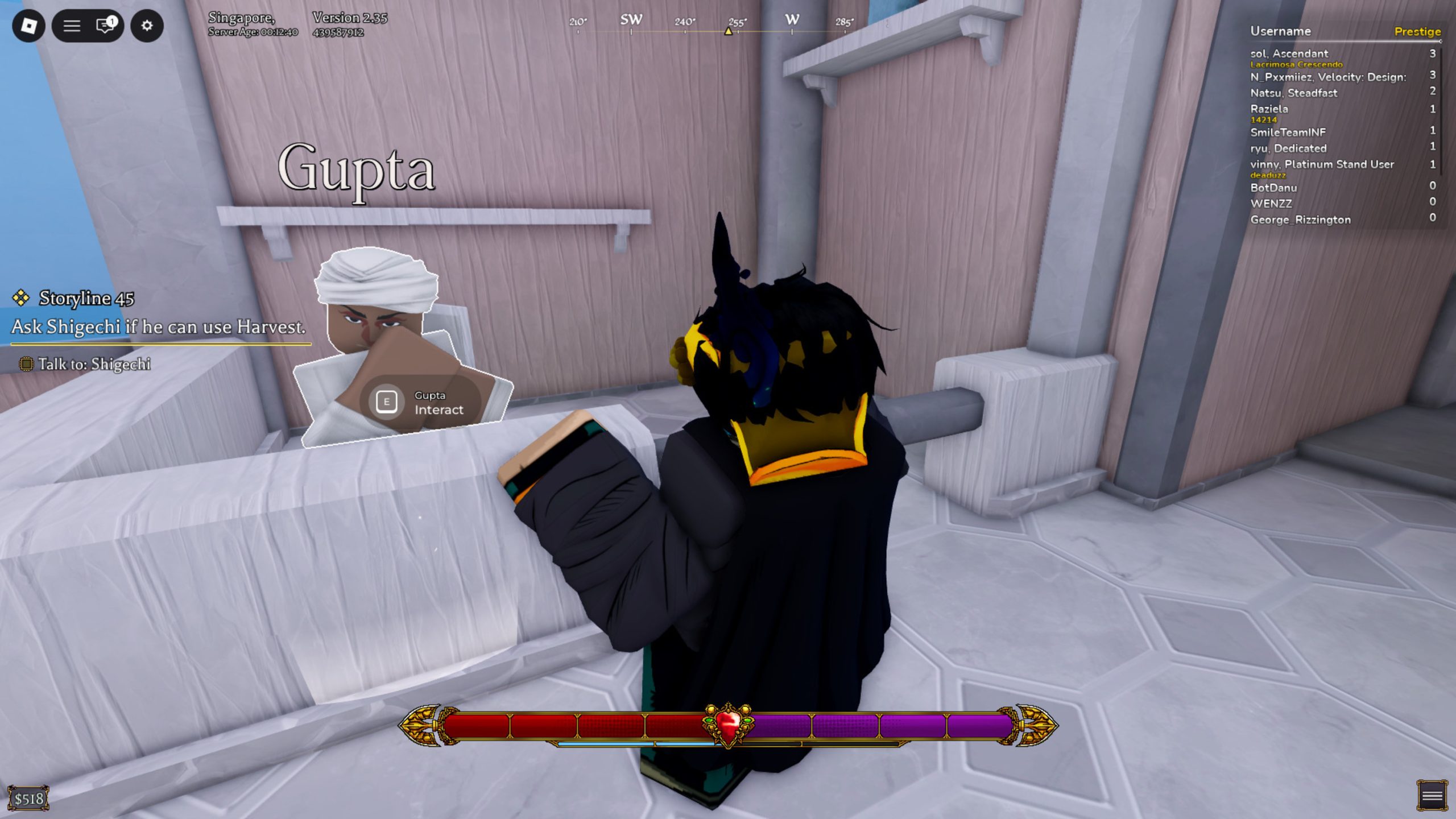
Task: Select Natsu, Steadfast player row
Action: 1293,93
